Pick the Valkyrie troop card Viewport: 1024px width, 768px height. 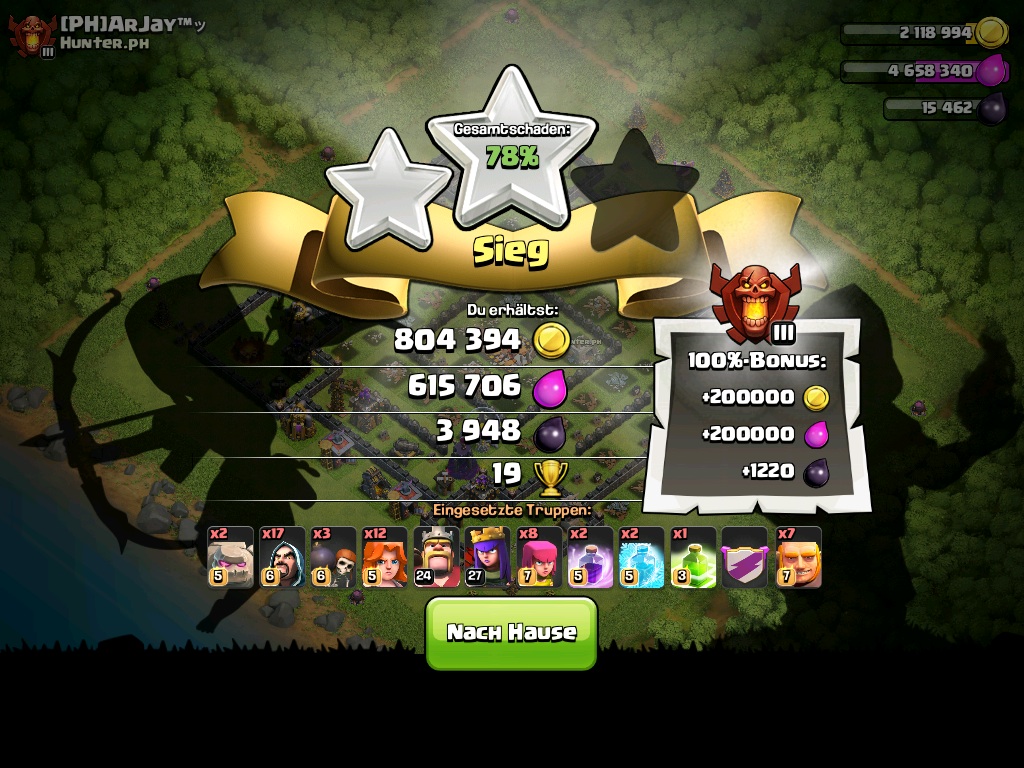[x=385, y=557]
